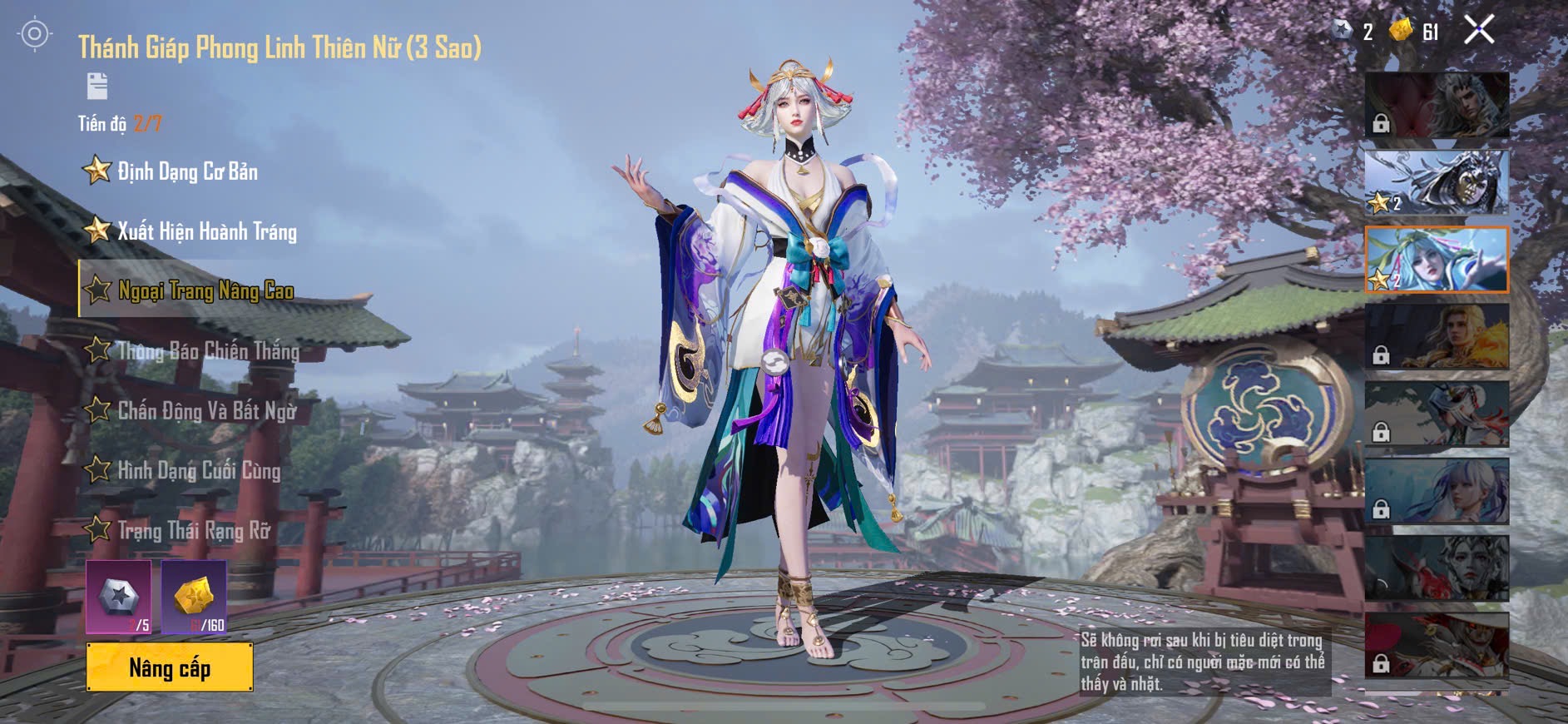Open the document details icon under the title
Screen dimensions: 1568x724
pos(97,86)
